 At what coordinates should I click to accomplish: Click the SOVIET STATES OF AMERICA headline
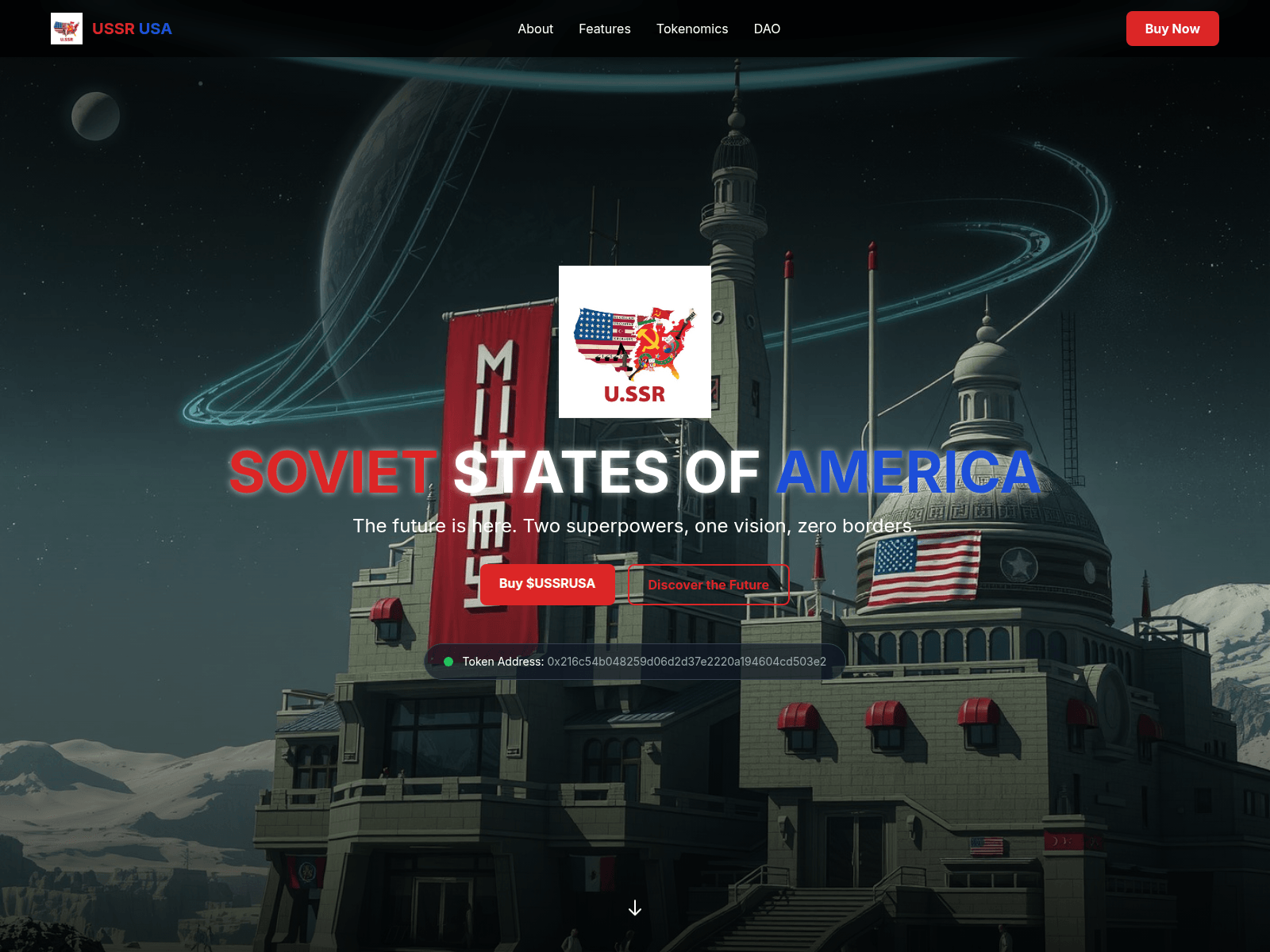pos(633,474)
